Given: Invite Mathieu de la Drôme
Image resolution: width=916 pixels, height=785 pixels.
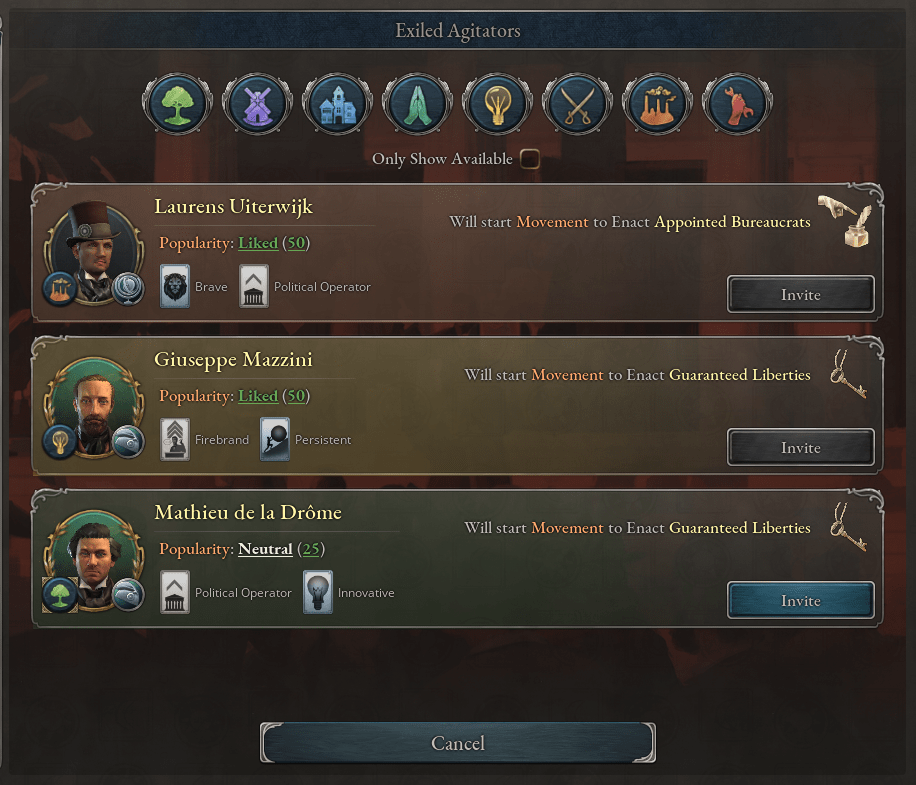Looking at the screenshot, I should [800, 601].
